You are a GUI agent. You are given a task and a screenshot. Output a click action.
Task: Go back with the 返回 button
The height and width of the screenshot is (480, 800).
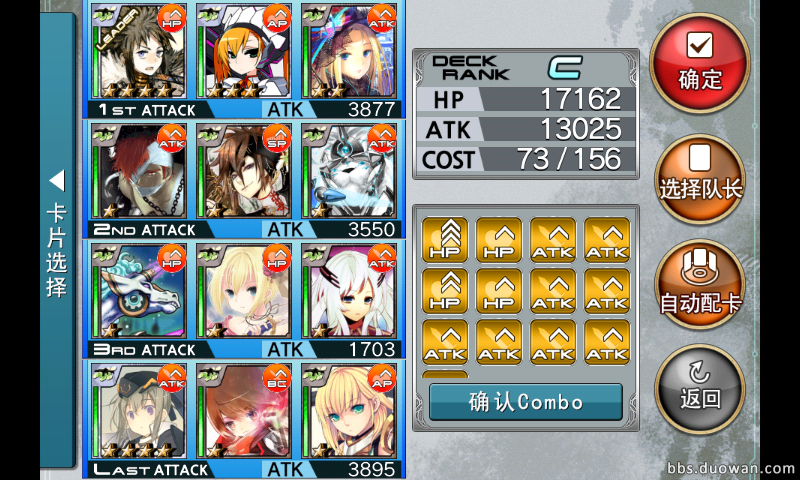click(x=699, y=386)
